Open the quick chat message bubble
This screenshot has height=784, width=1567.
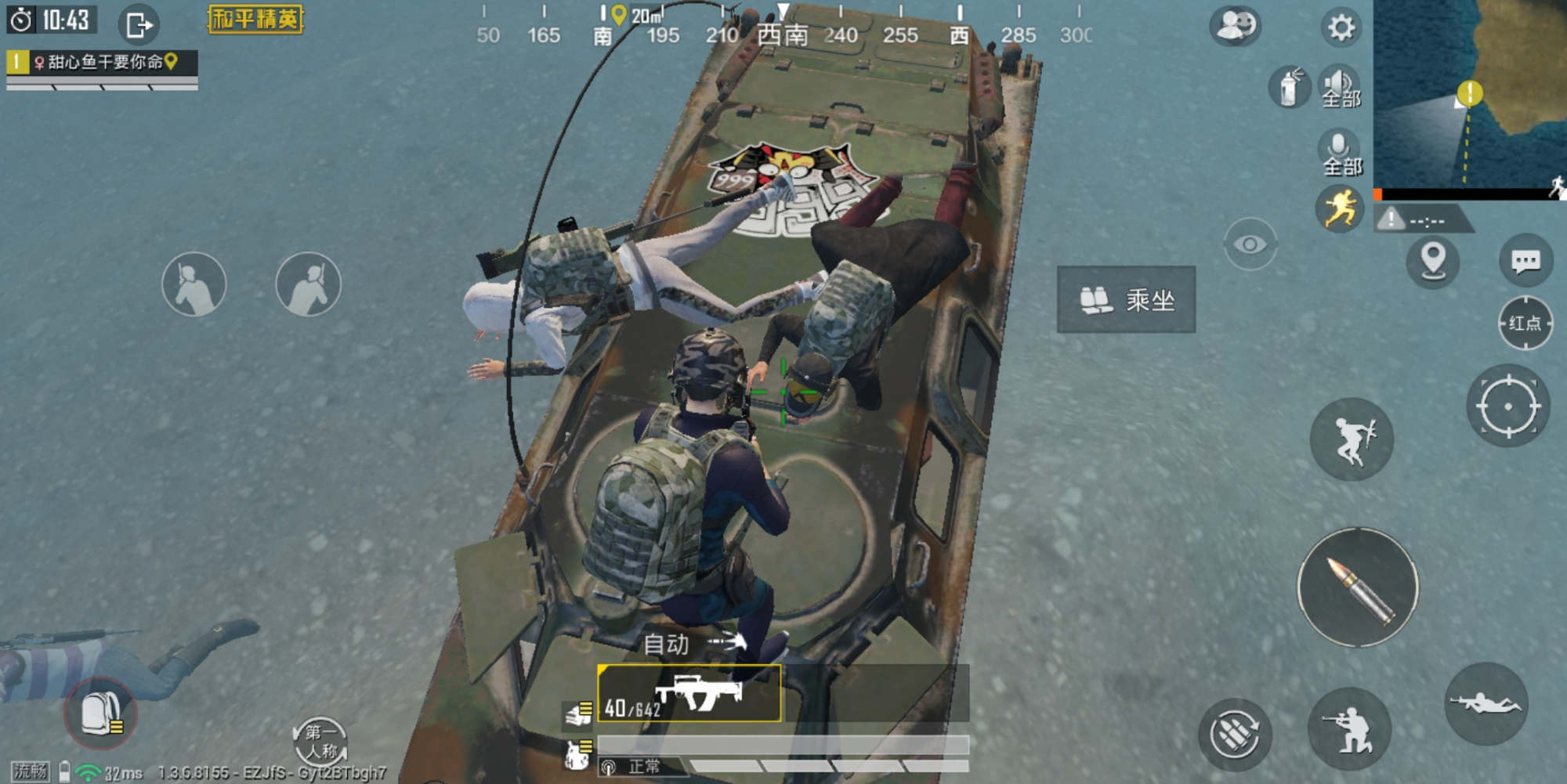(x=1525, y=262)
